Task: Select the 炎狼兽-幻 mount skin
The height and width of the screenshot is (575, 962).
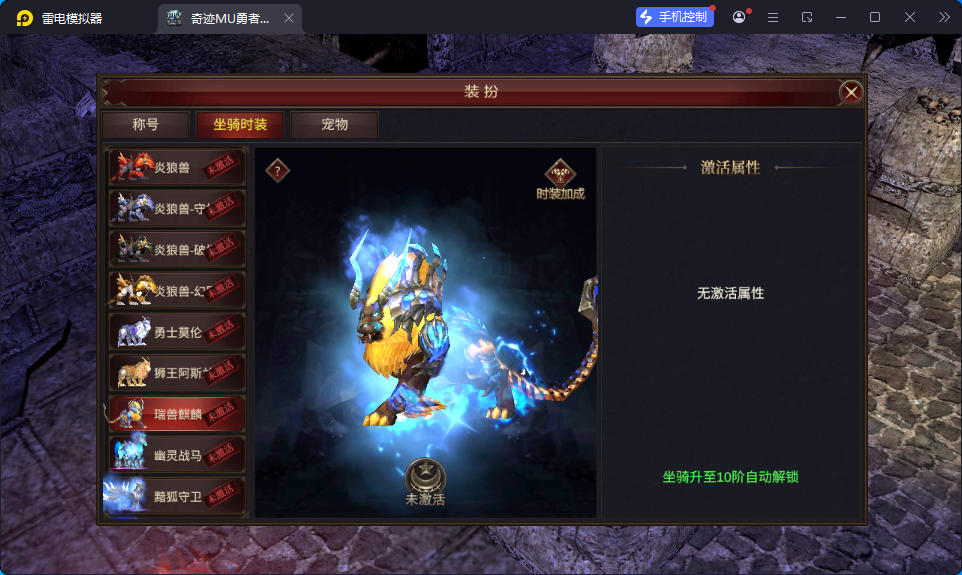Action: coord(177,291)
